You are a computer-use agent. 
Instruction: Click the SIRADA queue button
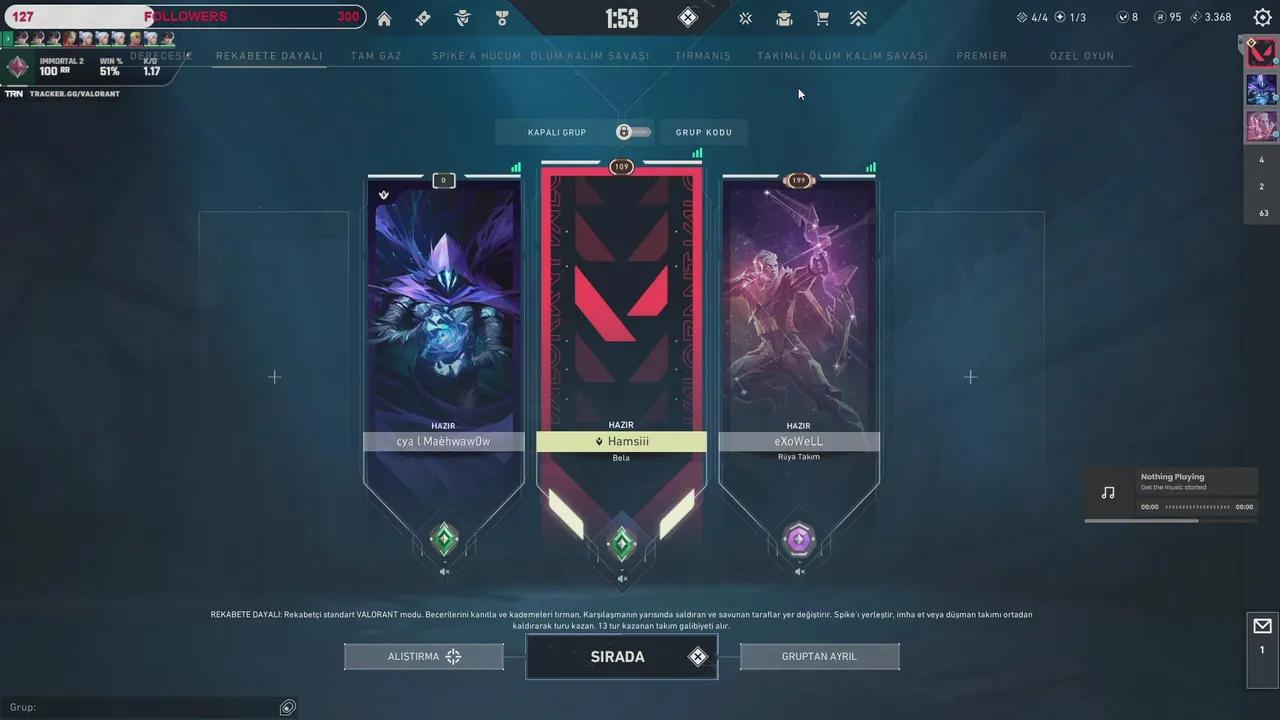[621, 657]
